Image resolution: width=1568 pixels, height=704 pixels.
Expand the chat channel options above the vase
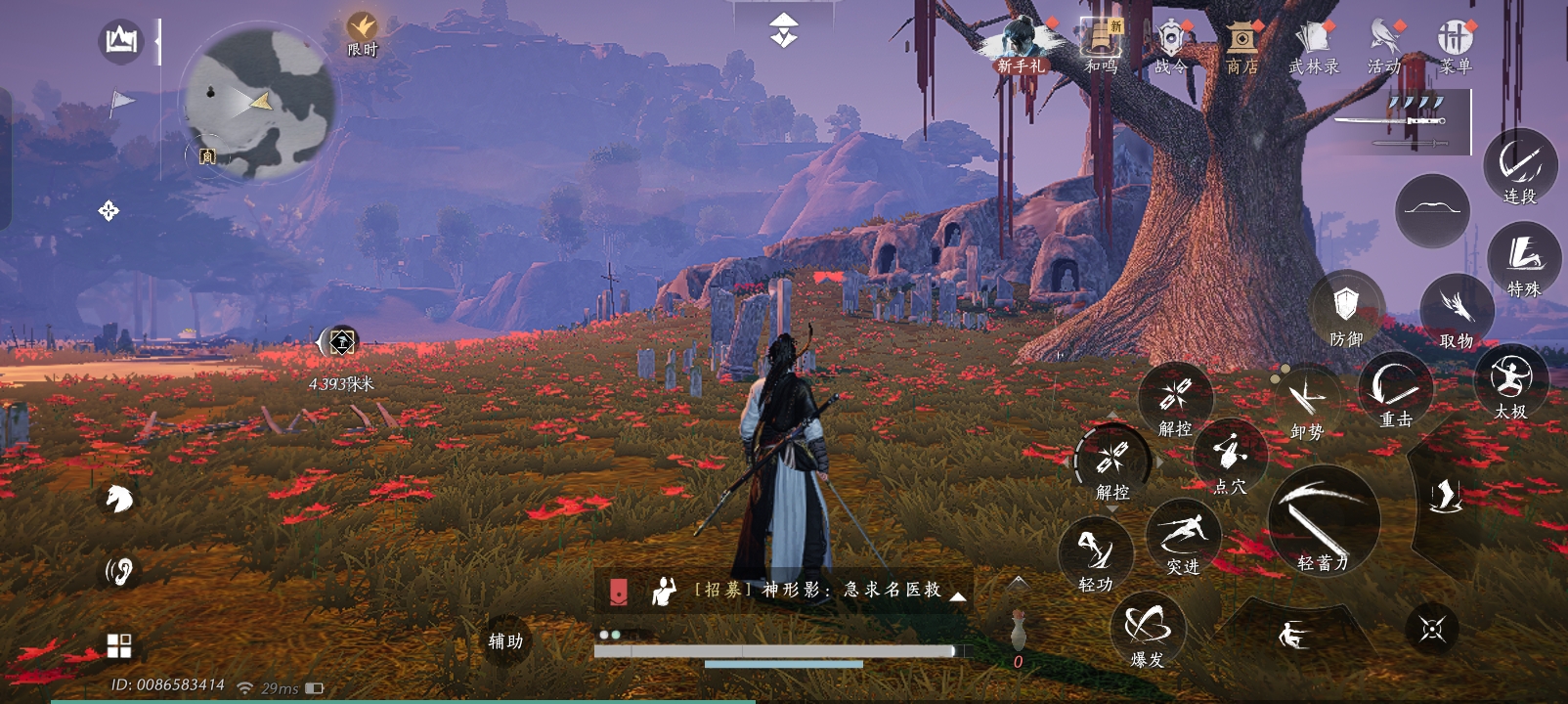1017,584
